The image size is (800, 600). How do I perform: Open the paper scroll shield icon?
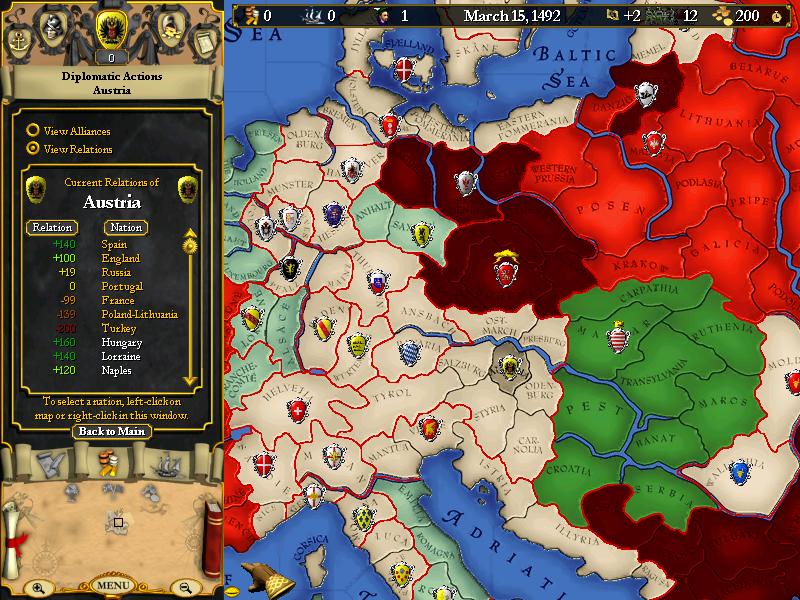tap(204, 42)
